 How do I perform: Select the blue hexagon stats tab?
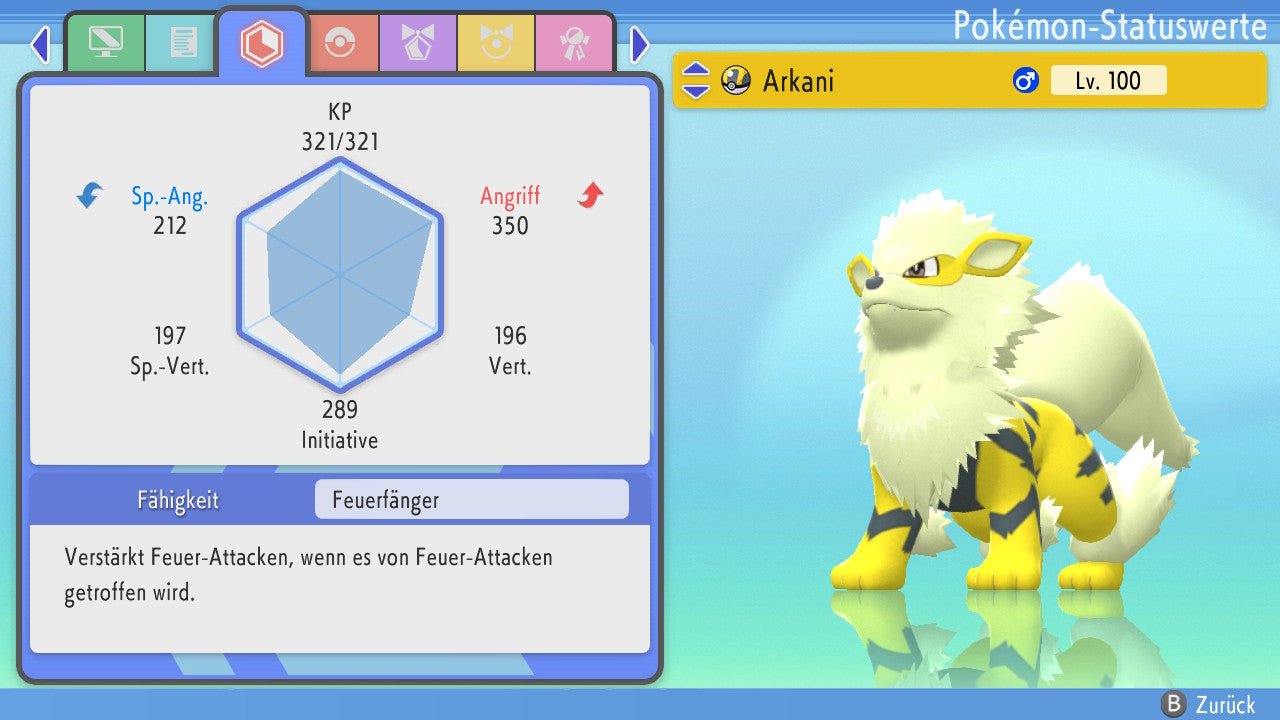pos(262,43)
